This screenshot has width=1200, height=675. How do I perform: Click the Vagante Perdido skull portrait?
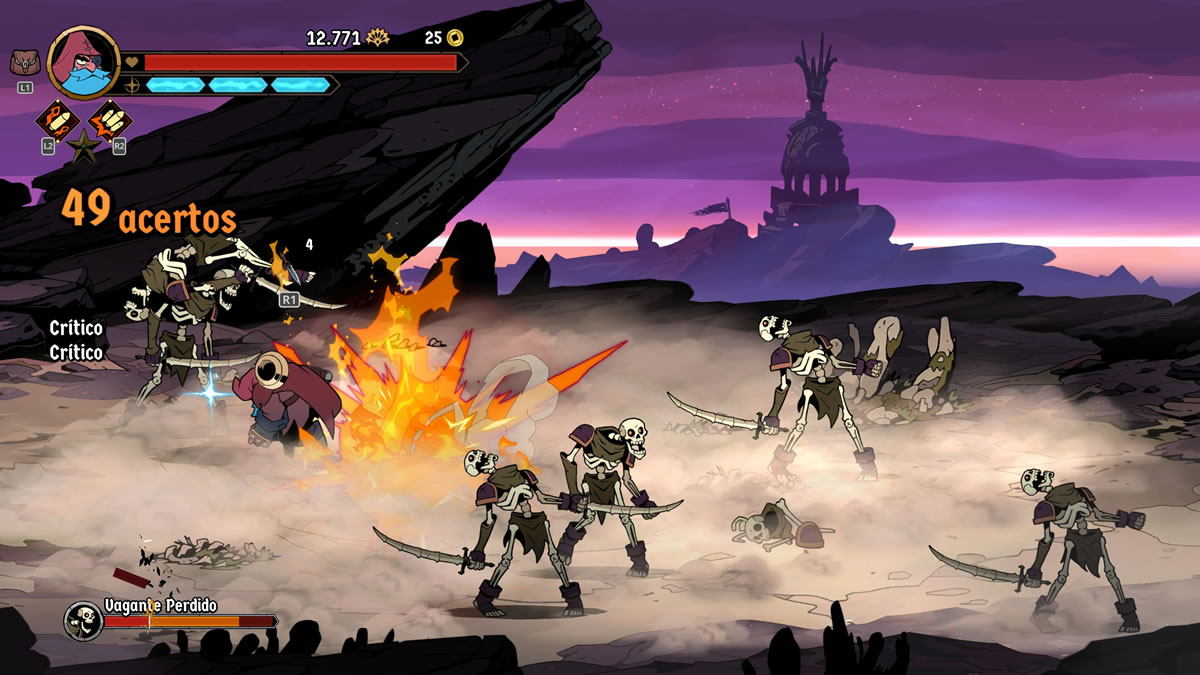tap(82, 620)
